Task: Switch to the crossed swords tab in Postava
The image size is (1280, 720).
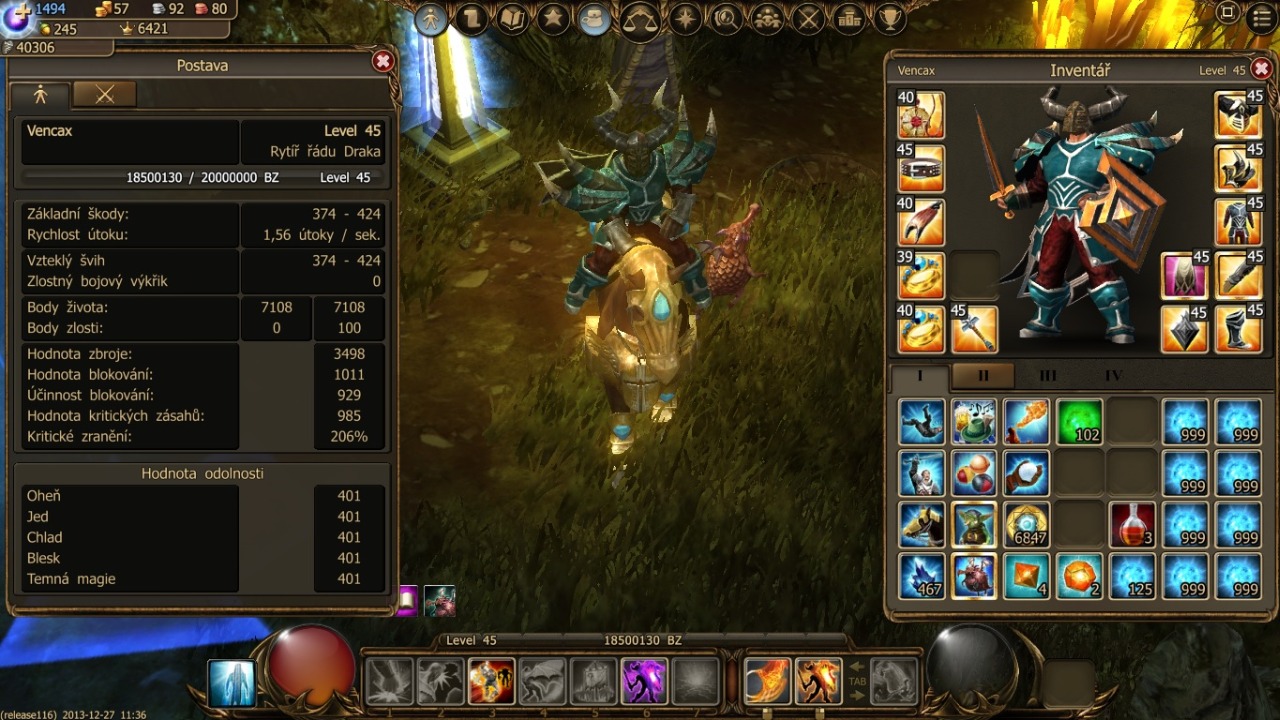Action: [104, 94]
